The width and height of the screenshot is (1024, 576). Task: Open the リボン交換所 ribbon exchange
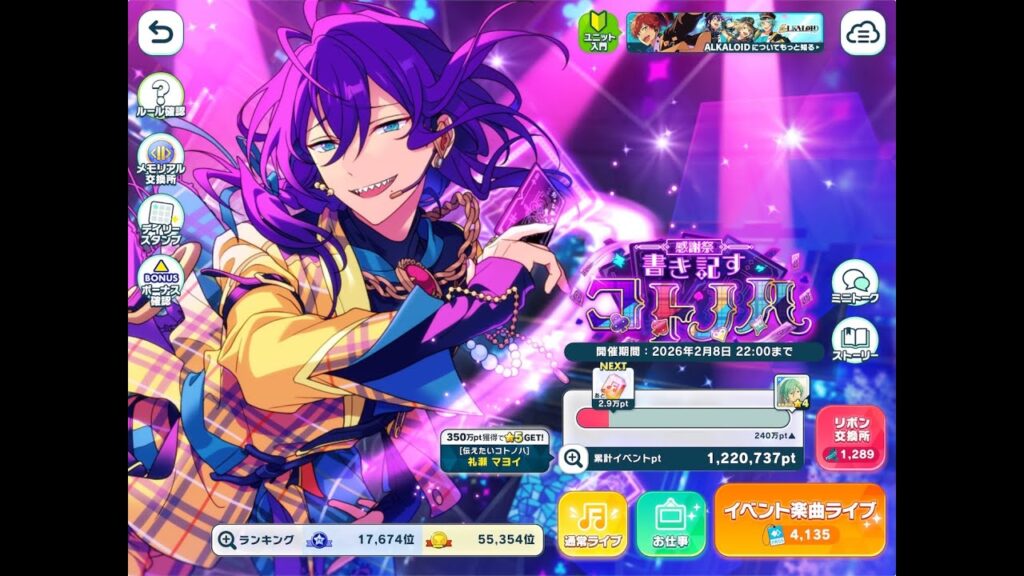point(851,437)
